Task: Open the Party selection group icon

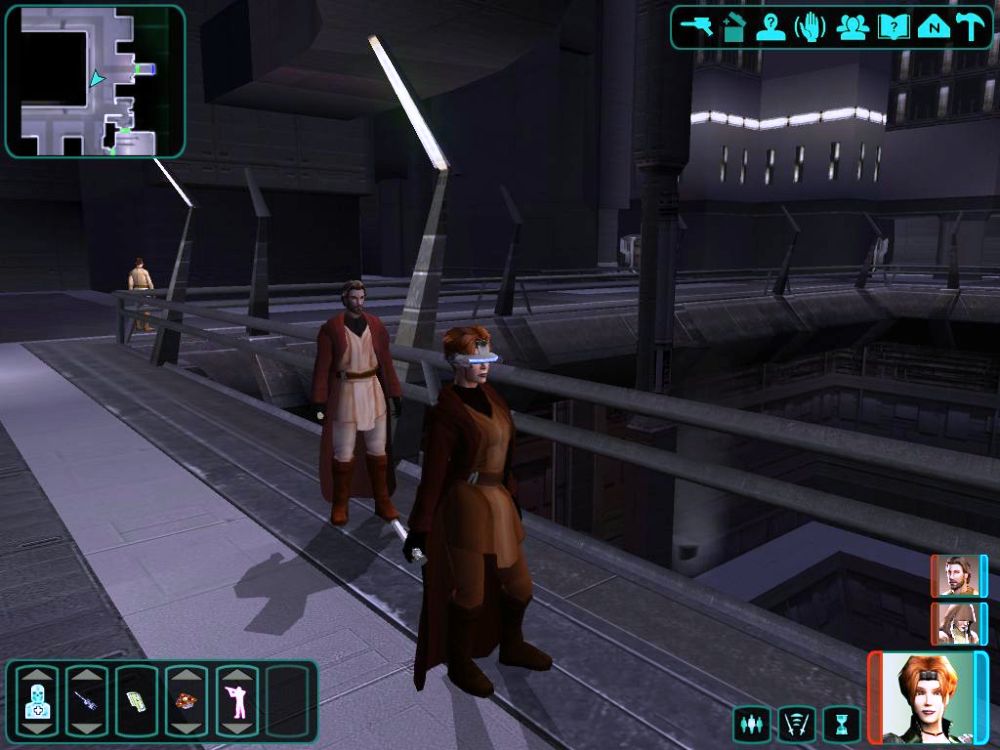Action: point(852,27)
